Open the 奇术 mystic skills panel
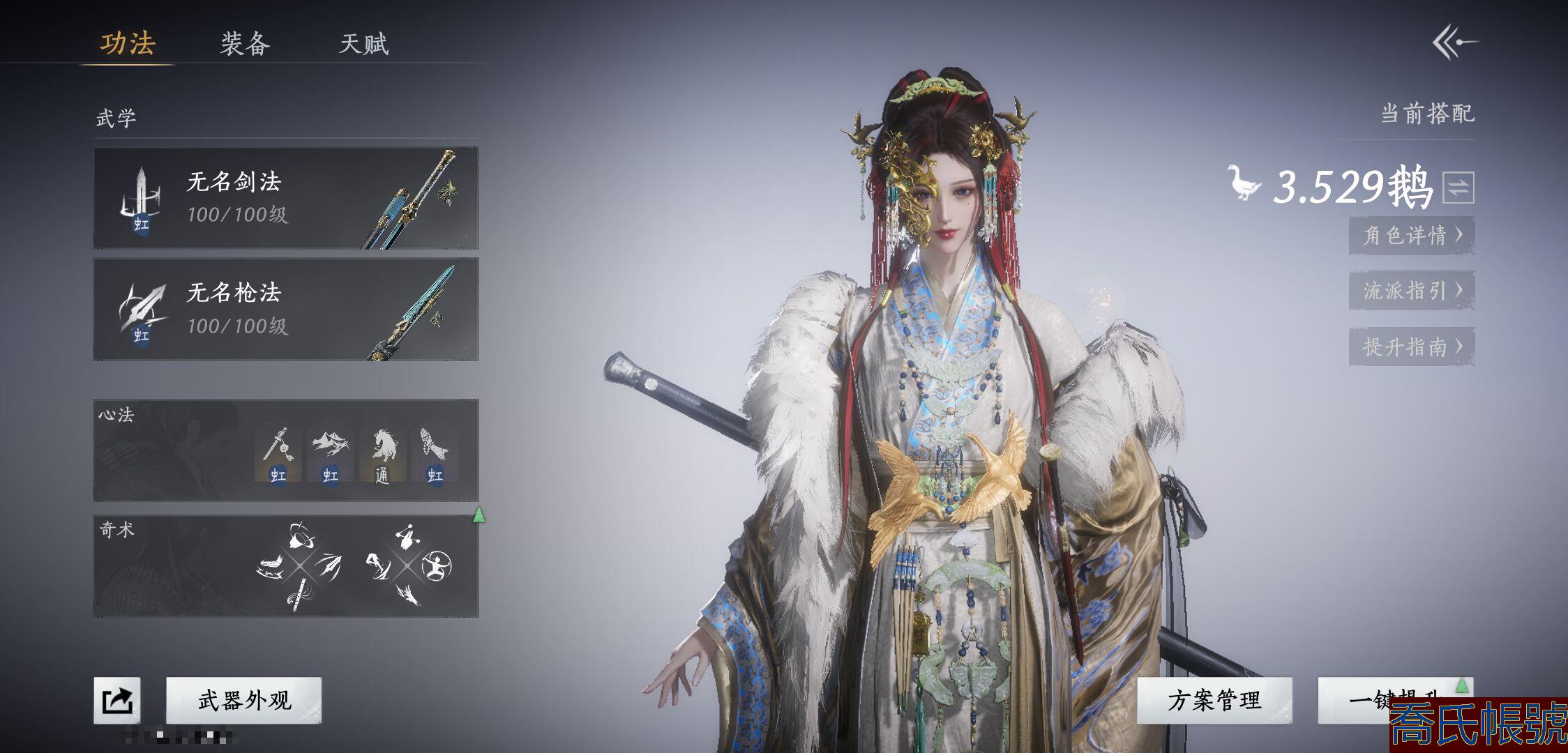This screenshot has height=753, width=1568. [x=286, y=566]
